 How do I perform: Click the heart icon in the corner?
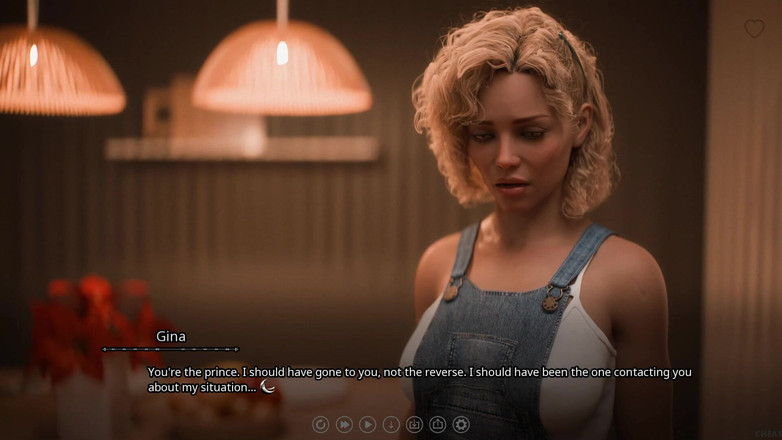click(x=754, y=29)
